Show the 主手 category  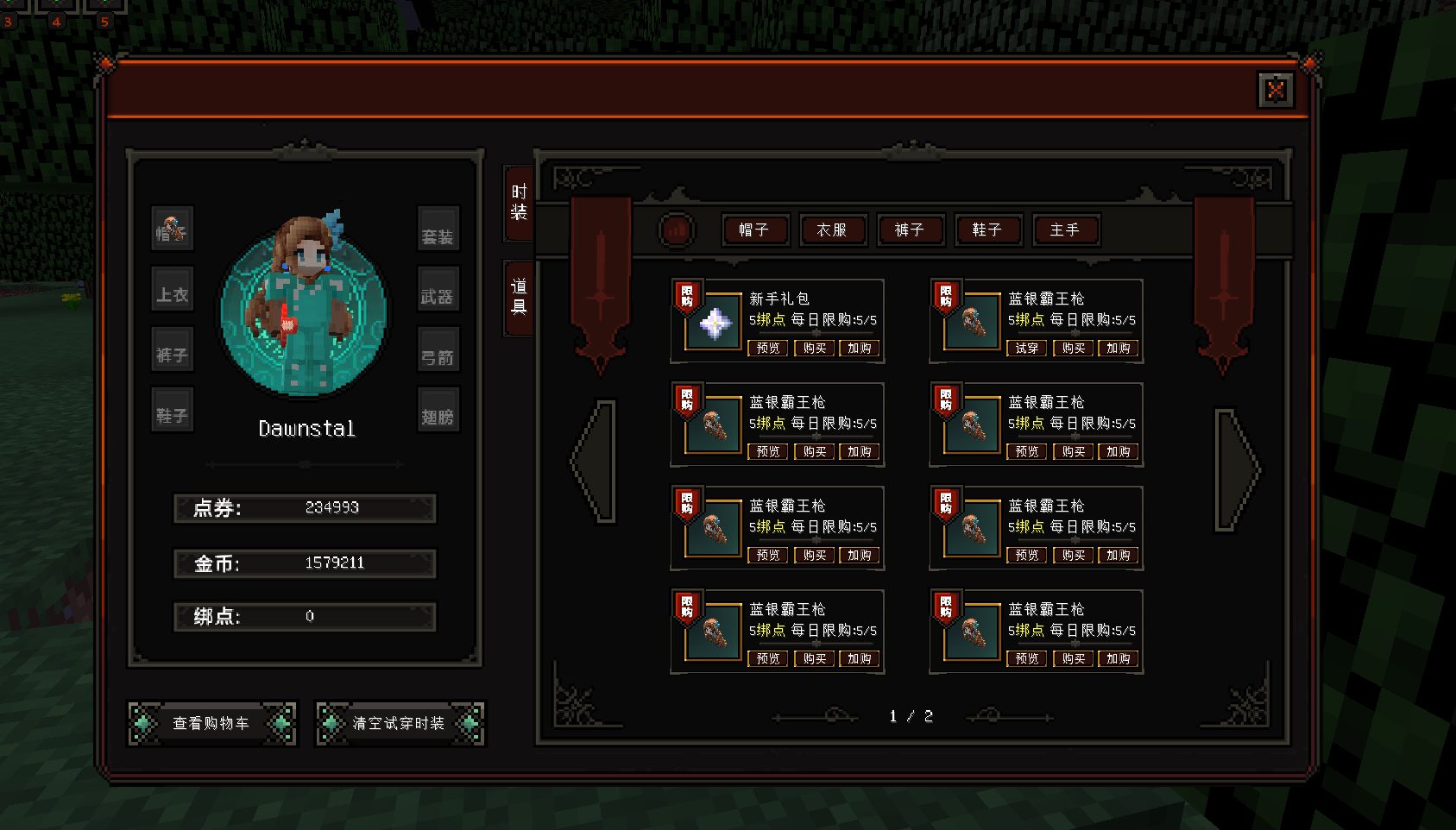tap(1064, 230)
